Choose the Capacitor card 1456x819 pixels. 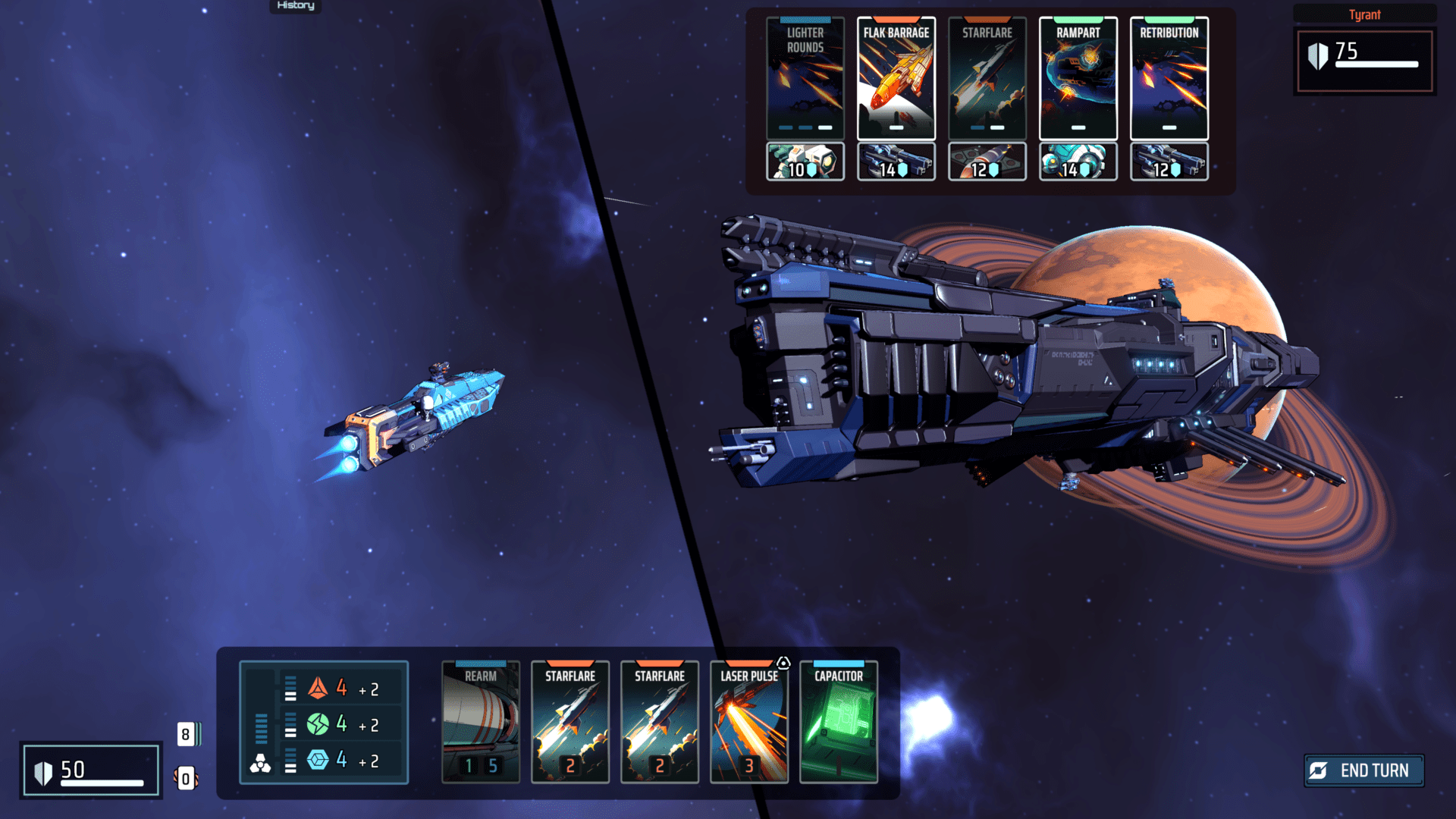pyautogui.click(x=838, y=722)
